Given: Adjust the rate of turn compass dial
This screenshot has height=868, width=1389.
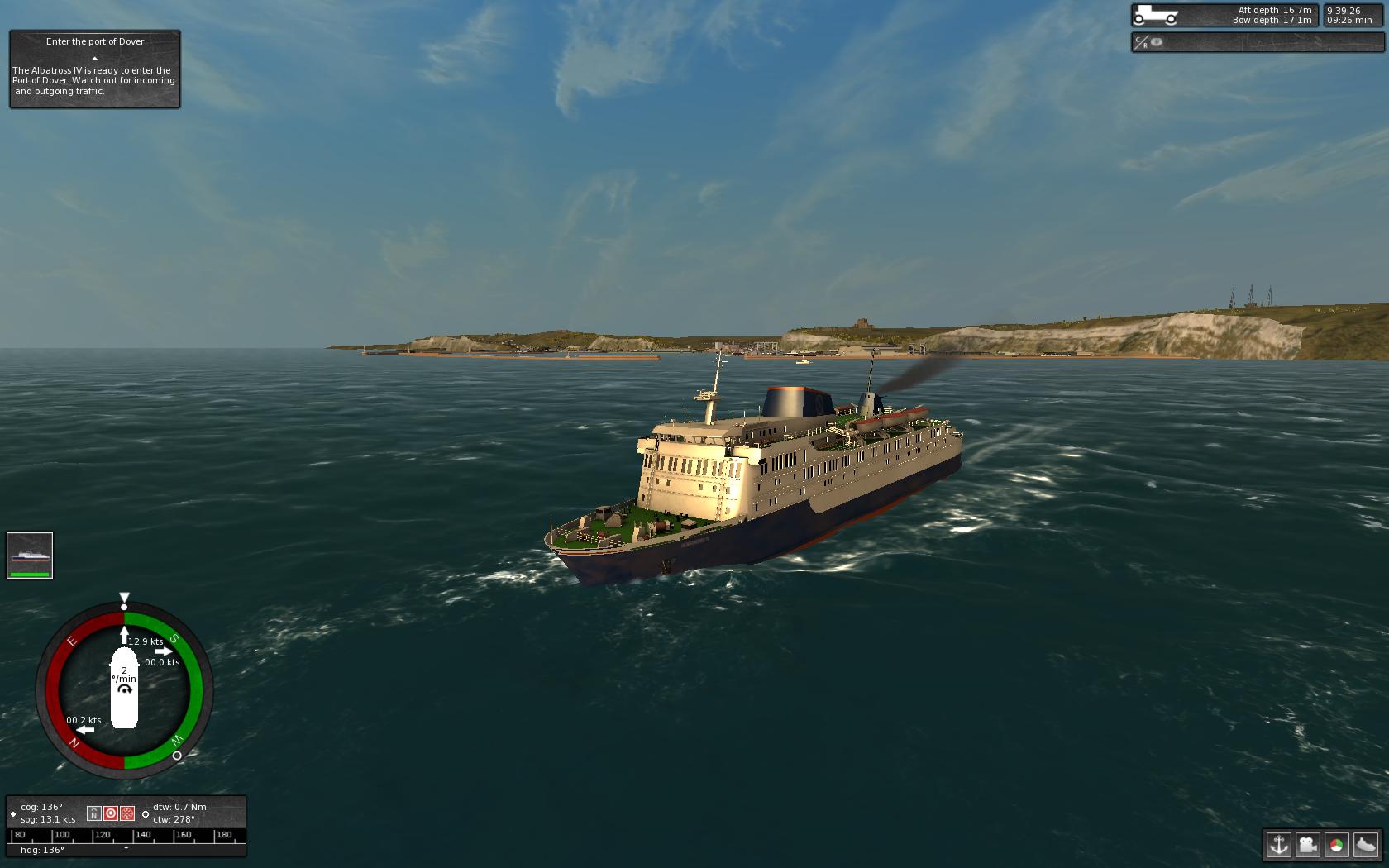Looking at the screenshot, I should click(125, 687).
